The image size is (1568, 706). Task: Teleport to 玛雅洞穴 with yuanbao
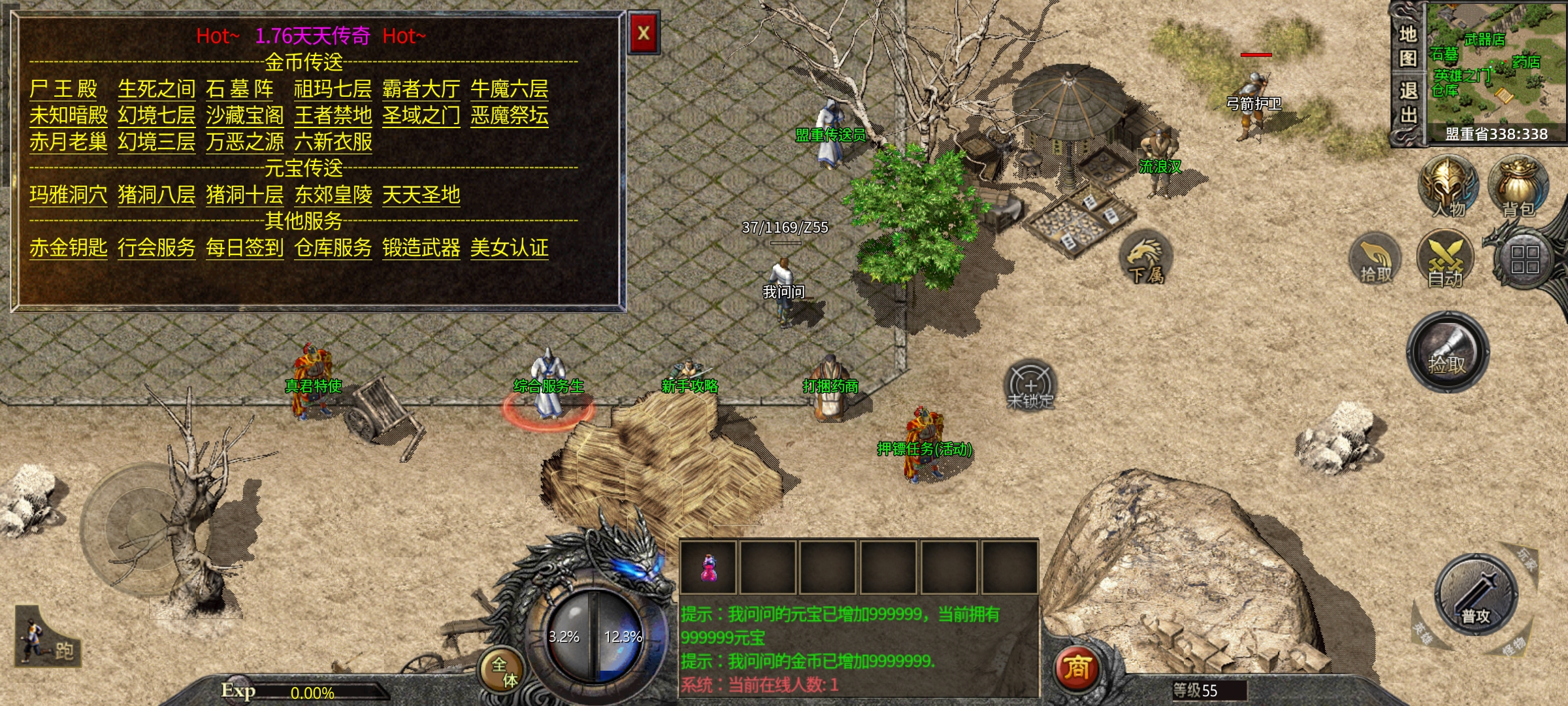point(68,195)
